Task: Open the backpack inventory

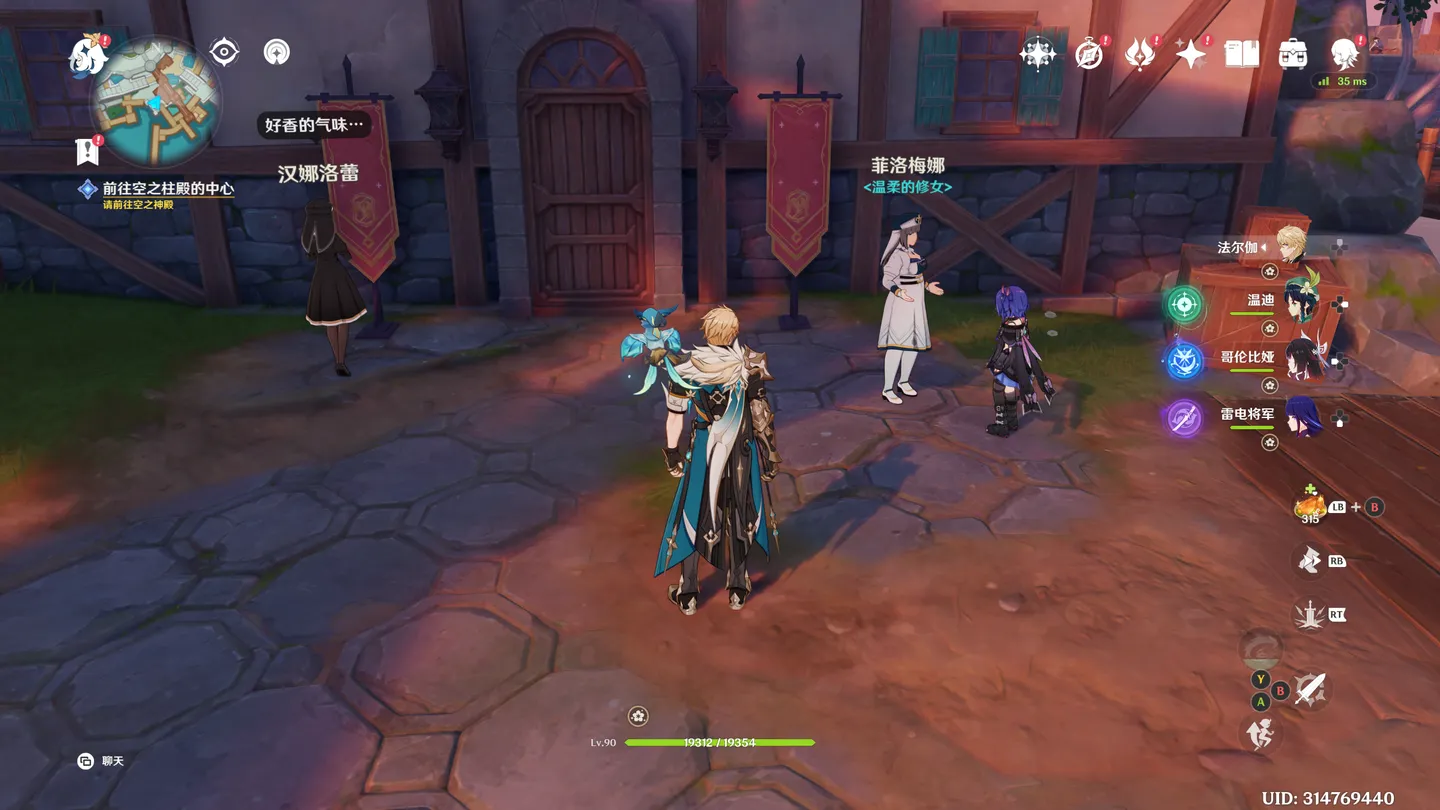Action: coord(1293,54)
